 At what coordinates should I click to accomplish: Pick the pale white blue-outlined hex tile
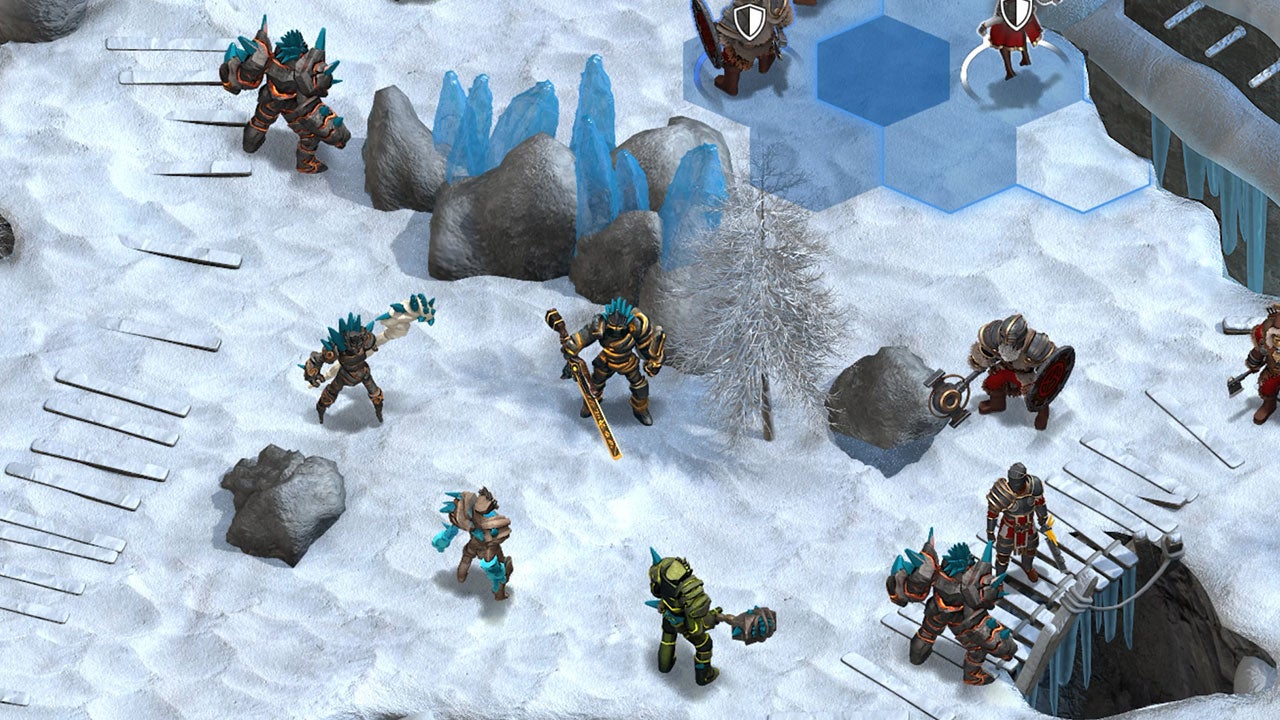[1082, 165]
